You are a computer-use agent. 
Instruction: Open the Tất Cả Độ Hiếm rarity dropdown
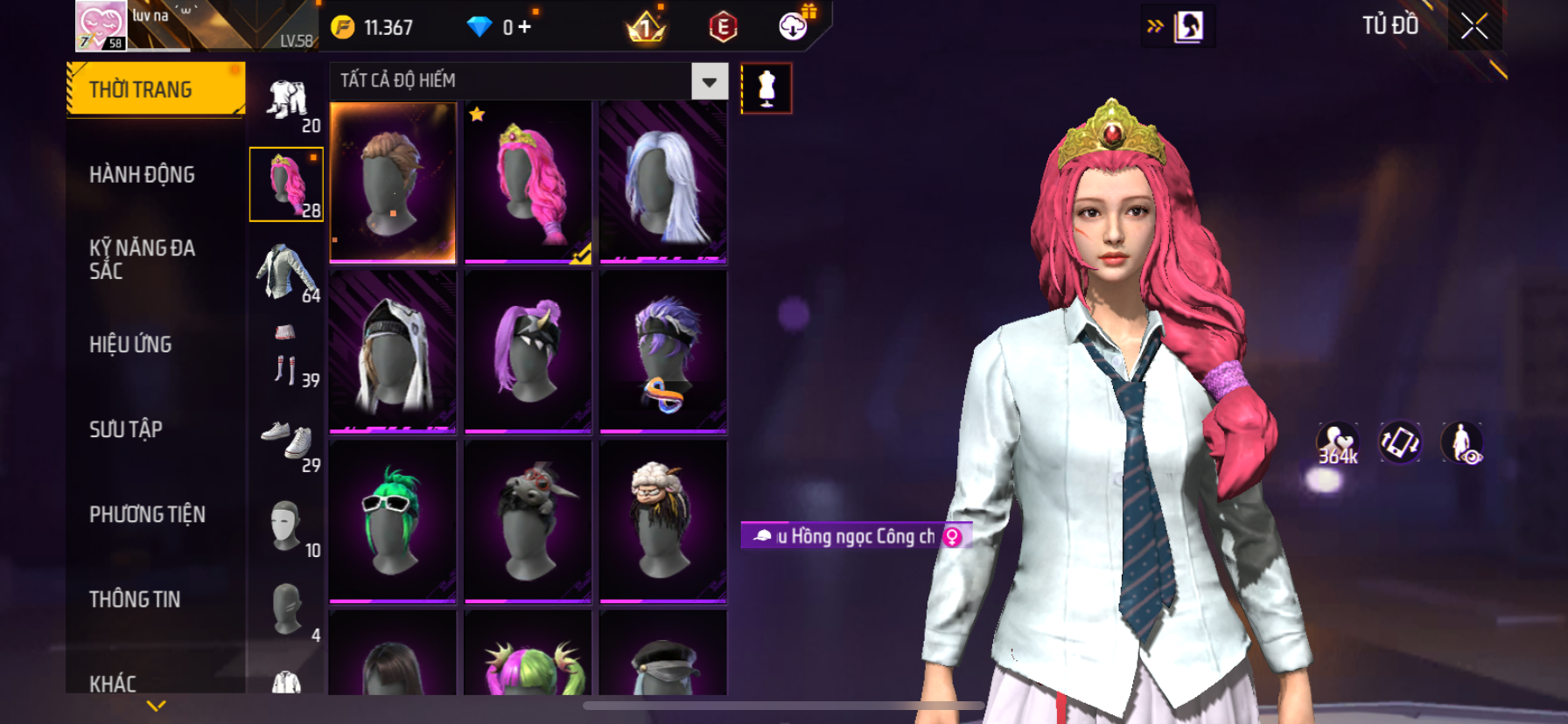(x=709, y=81)
